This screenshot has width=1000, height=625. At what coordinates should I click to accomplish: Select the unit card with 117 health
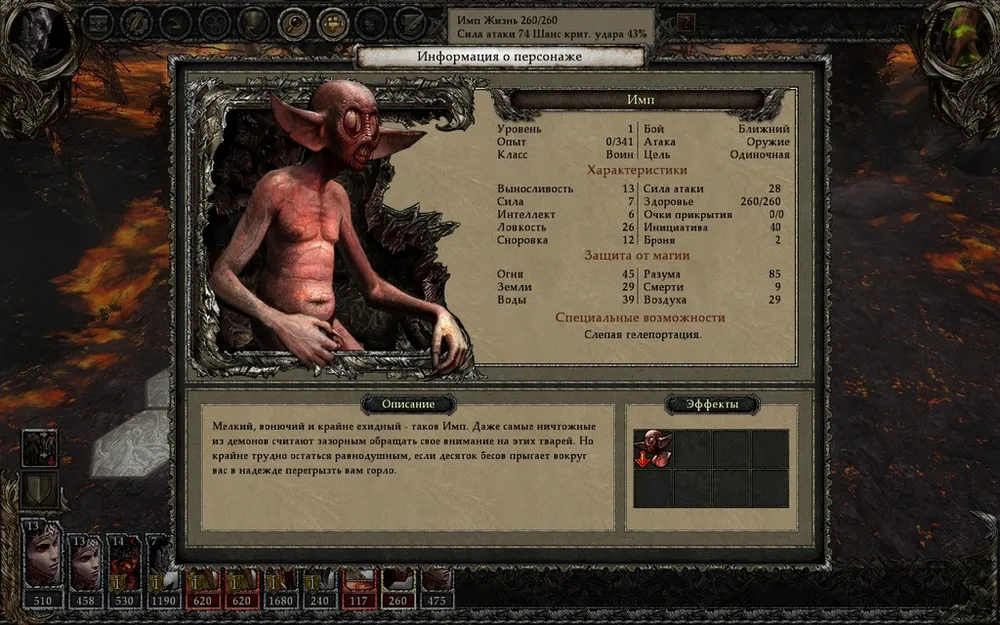(x=358, y=580)
